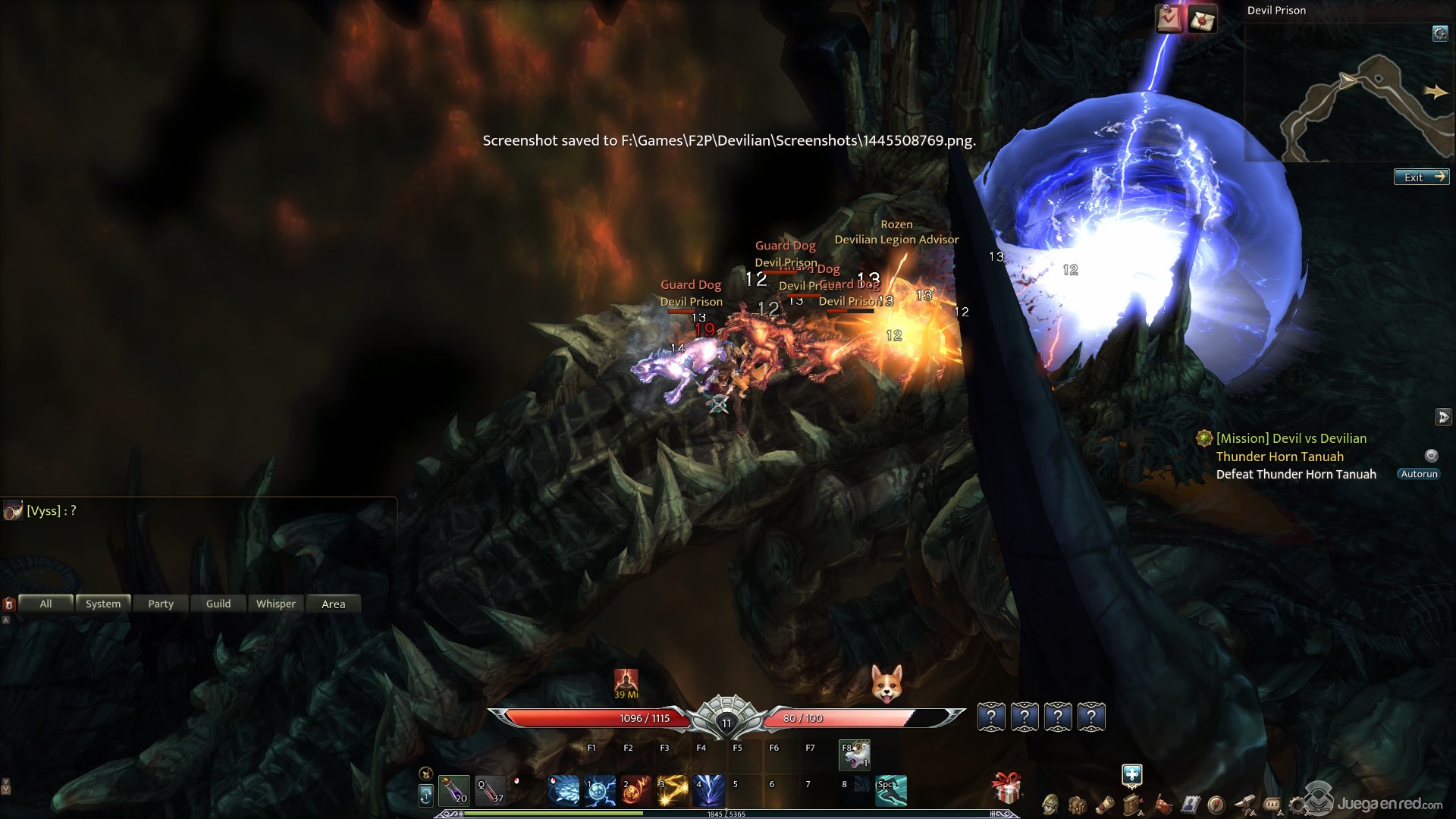Screen dimensions: 1456x819
Task: Show the System chat tab
Action: click(x=103, y=604)
